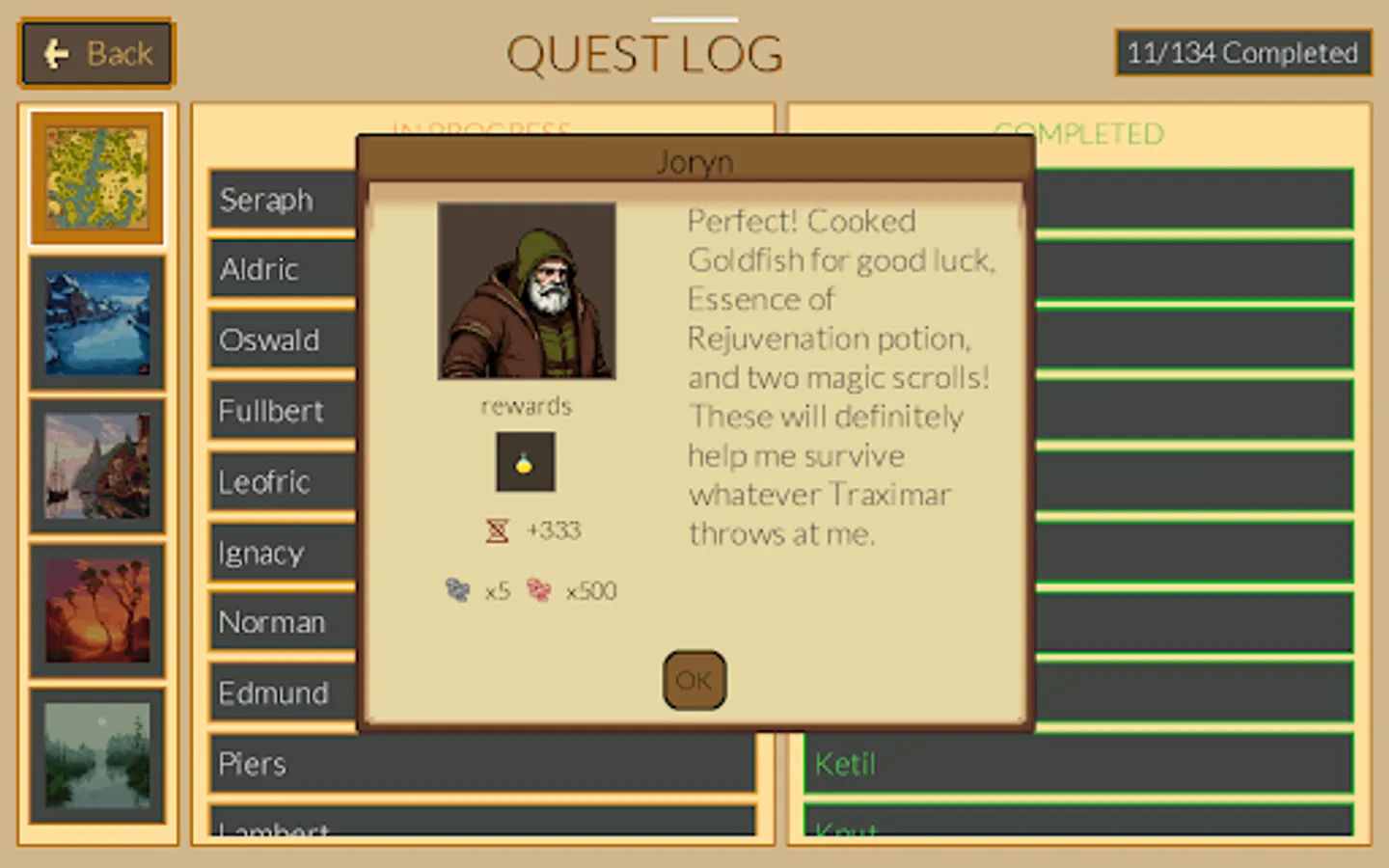The height and width of the screenshot is (868, 1389).
Task: Select the snowy harbor region thumbnail
Action: (96, 322)
